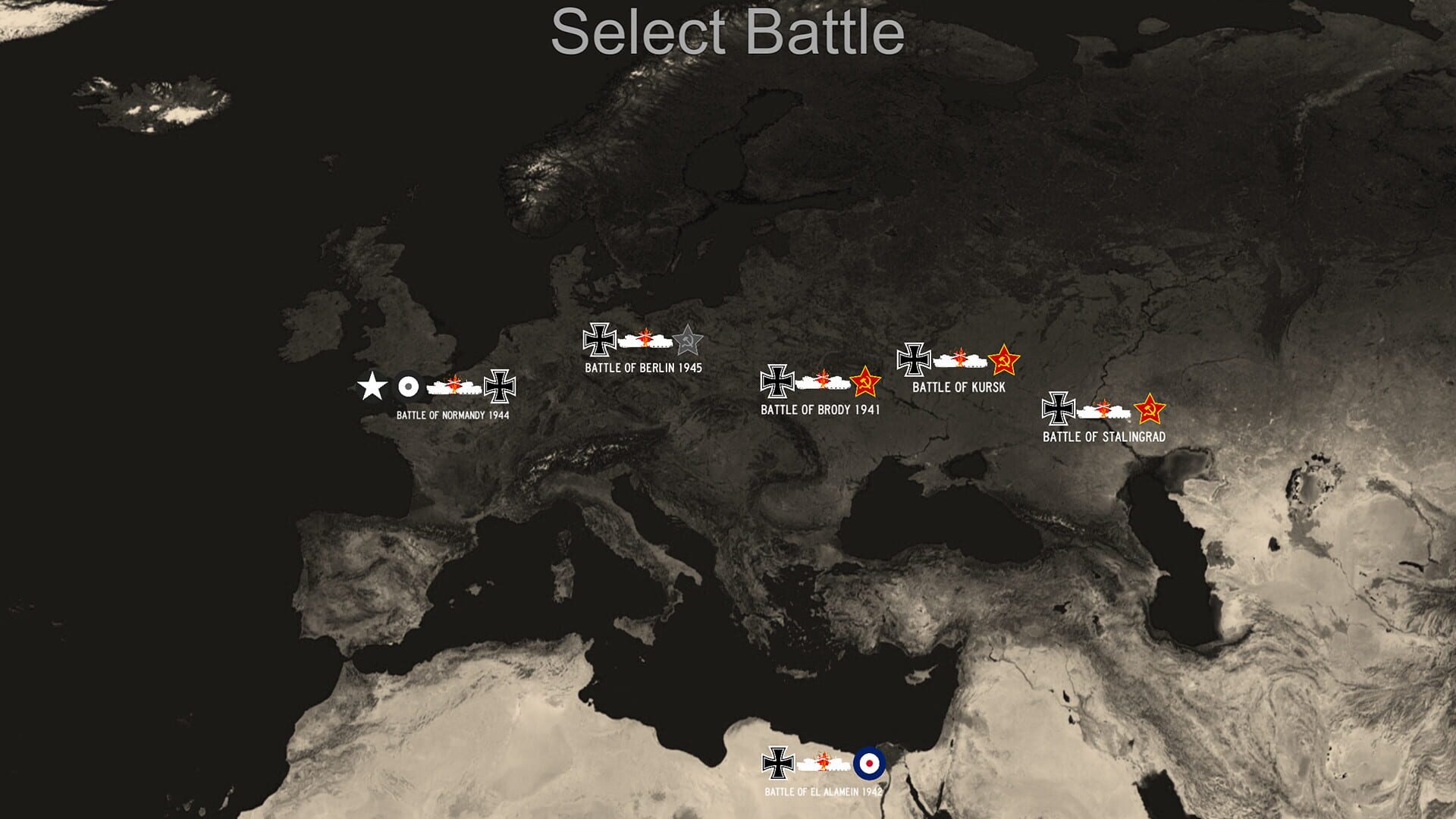The width and height of the screenshot is (1456, 819).
Task: Click the white Allied star icon near Normandy
Action: point(372,387)
